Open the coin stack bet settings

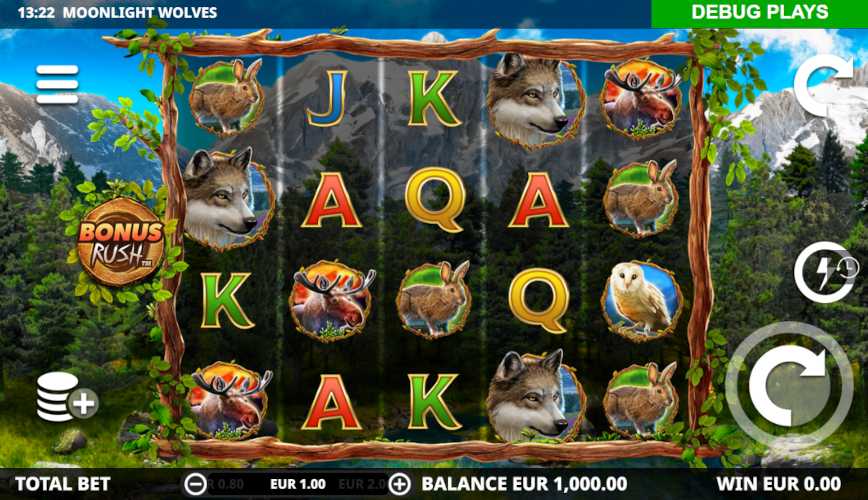(x=66, y=396)
